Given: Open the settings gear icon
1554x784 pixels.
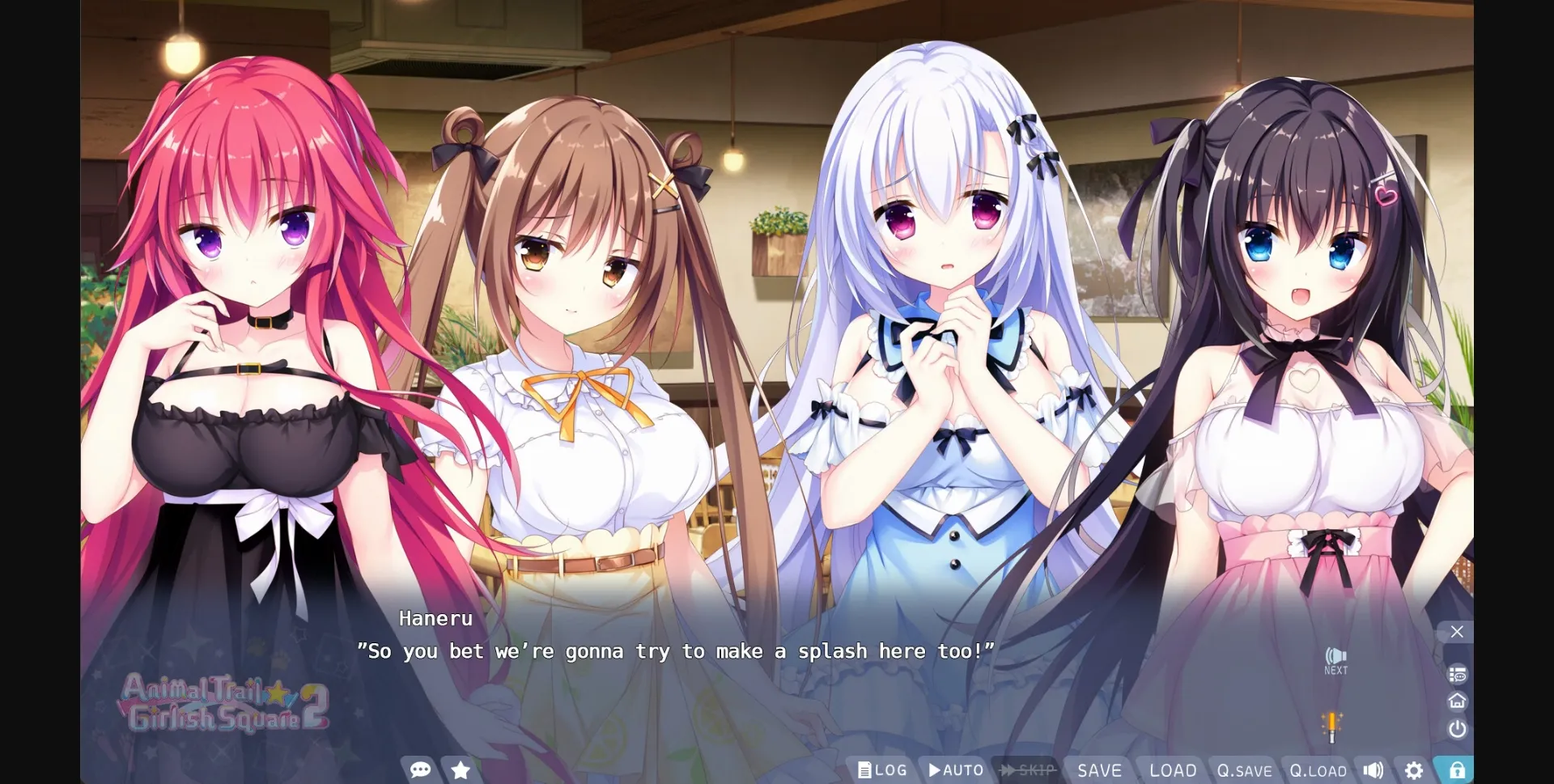Looking at the screenshot, I should [x=1412, y=770].
